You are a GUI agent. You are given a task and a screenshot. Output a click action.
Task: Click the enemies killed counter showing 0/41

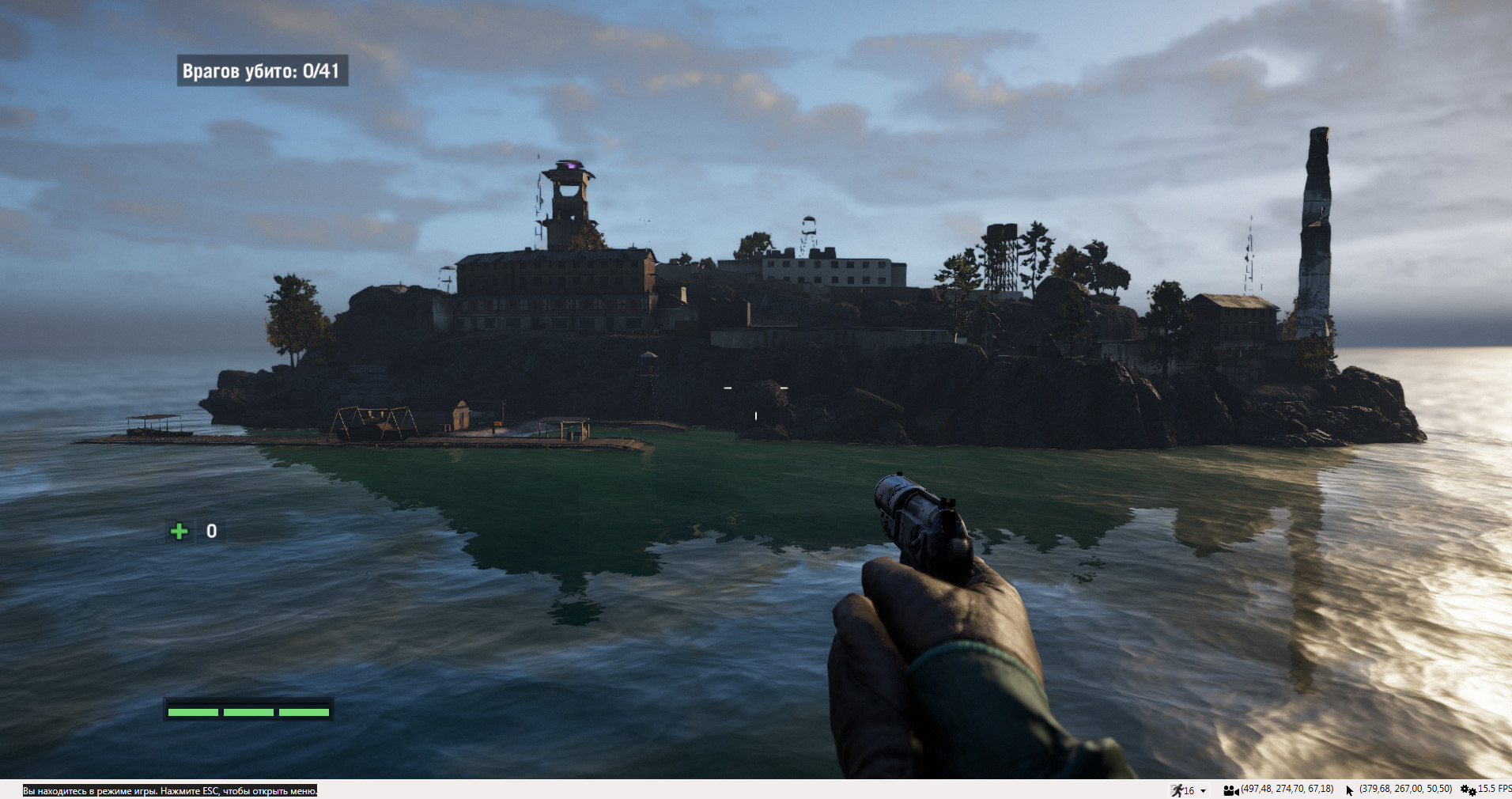(x=261, y=70)
